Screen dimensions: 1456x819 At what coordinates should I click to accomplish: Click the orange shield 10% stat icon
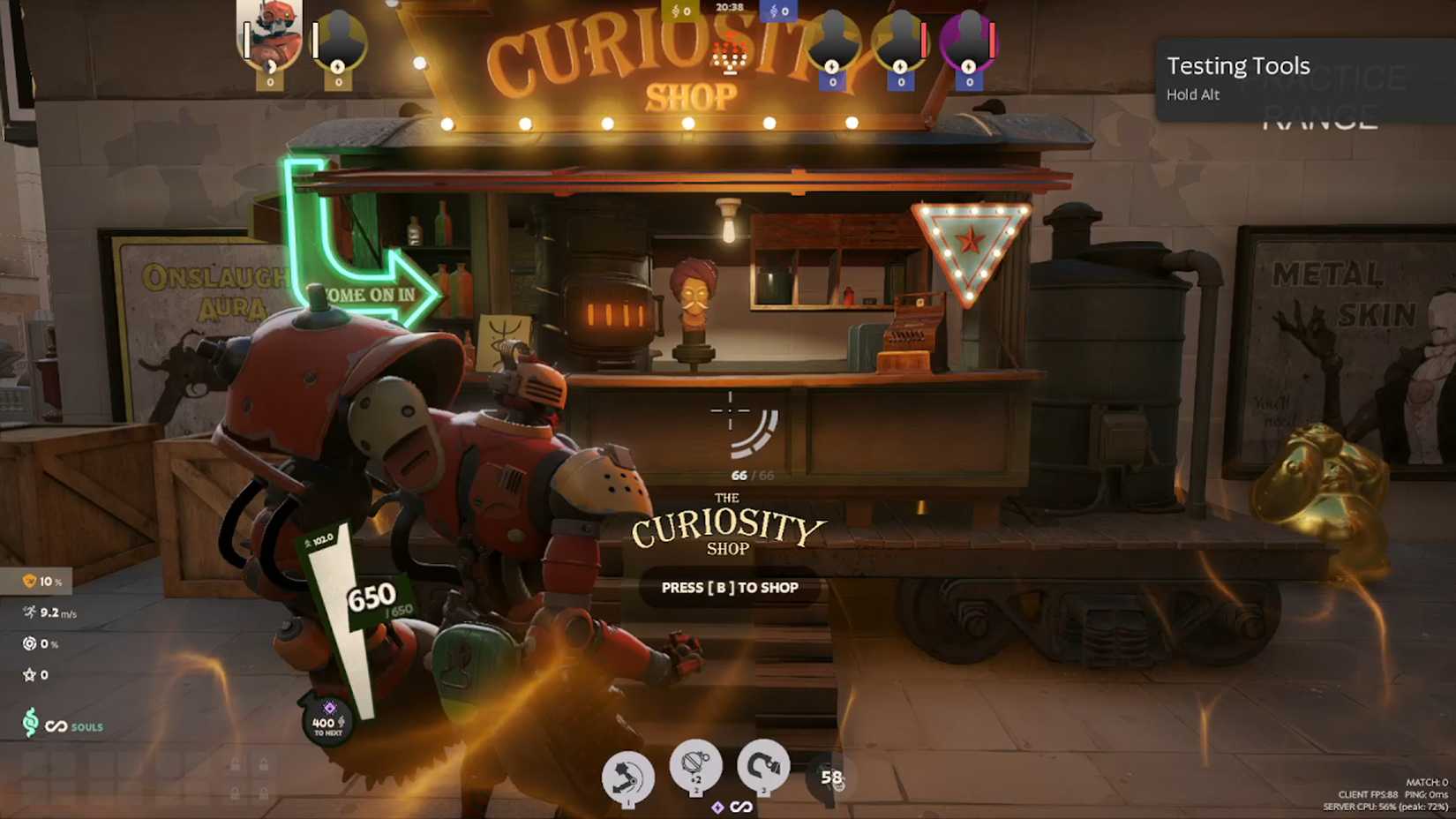tap(30, 582)
